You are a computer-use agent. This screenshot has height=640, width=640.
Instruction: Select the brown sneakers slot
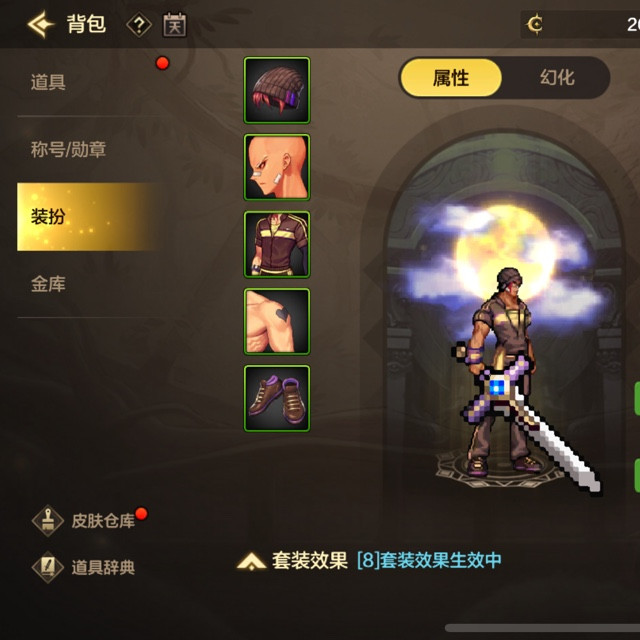[x=277, y=398]
